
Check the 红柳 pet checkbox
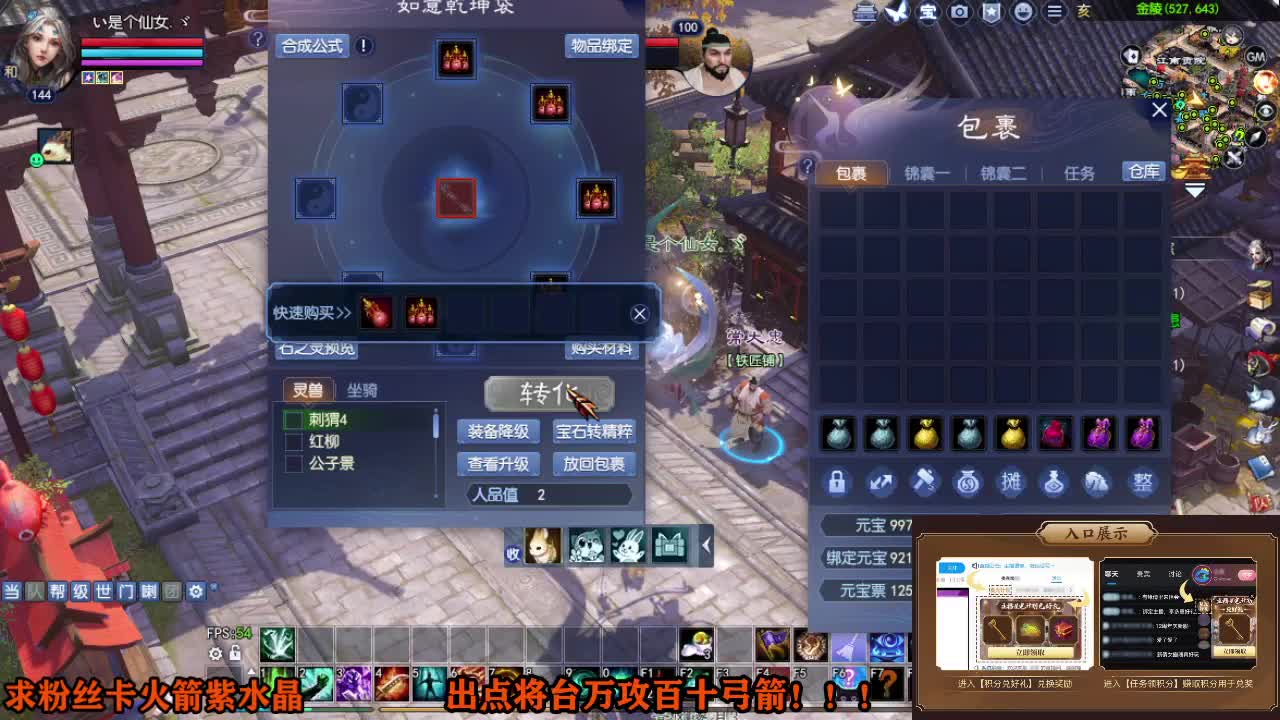point(293,440)
